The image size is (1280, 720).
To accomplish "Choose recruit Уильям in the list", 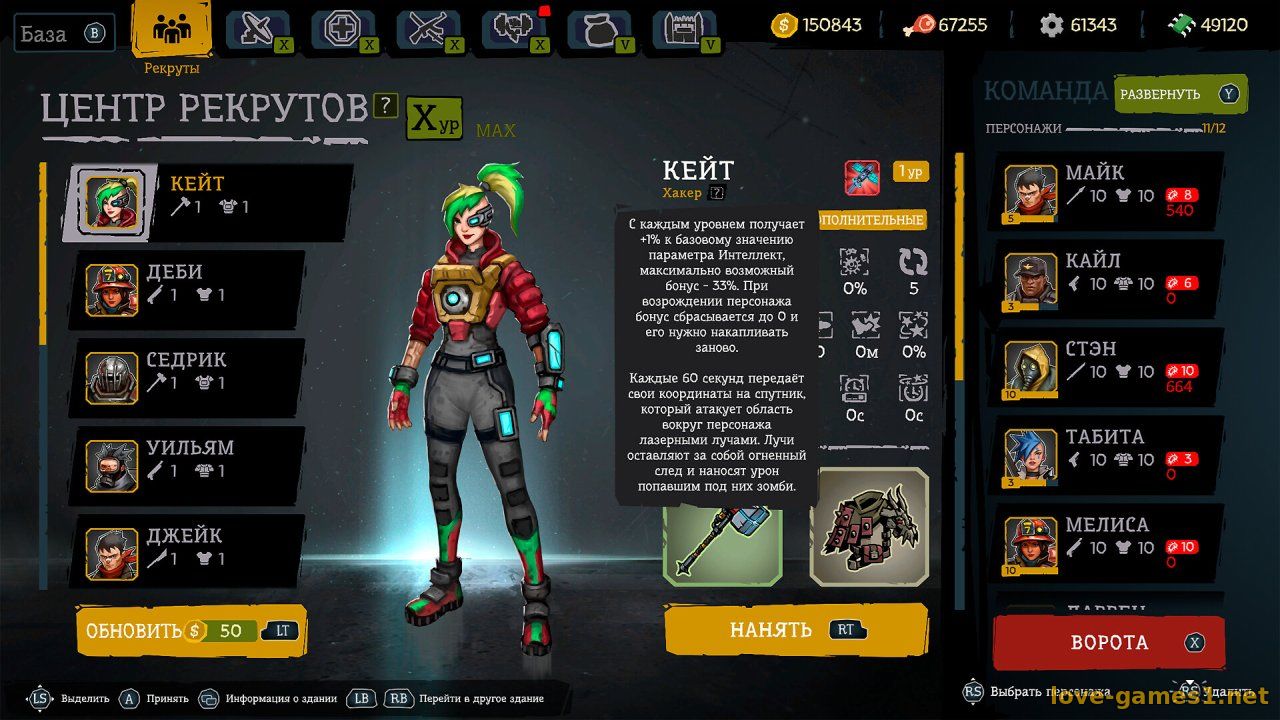I will pyautogui.click(x=190, y=458).
